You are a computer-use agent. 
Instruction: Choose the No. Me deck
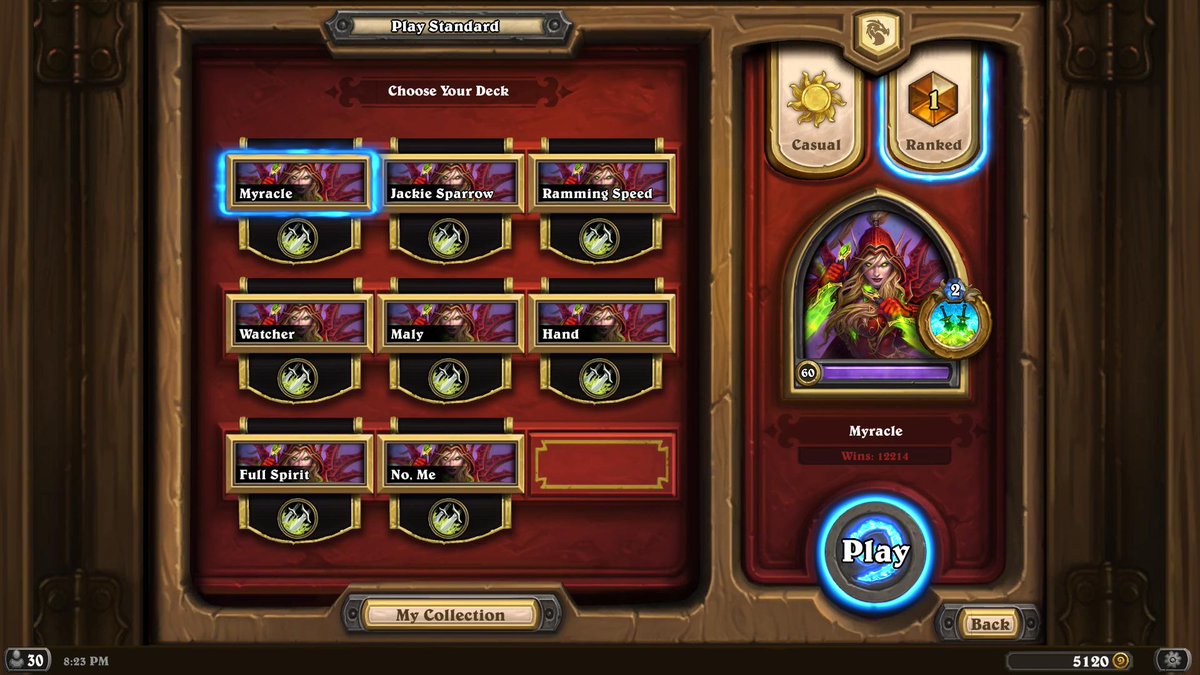451,463
